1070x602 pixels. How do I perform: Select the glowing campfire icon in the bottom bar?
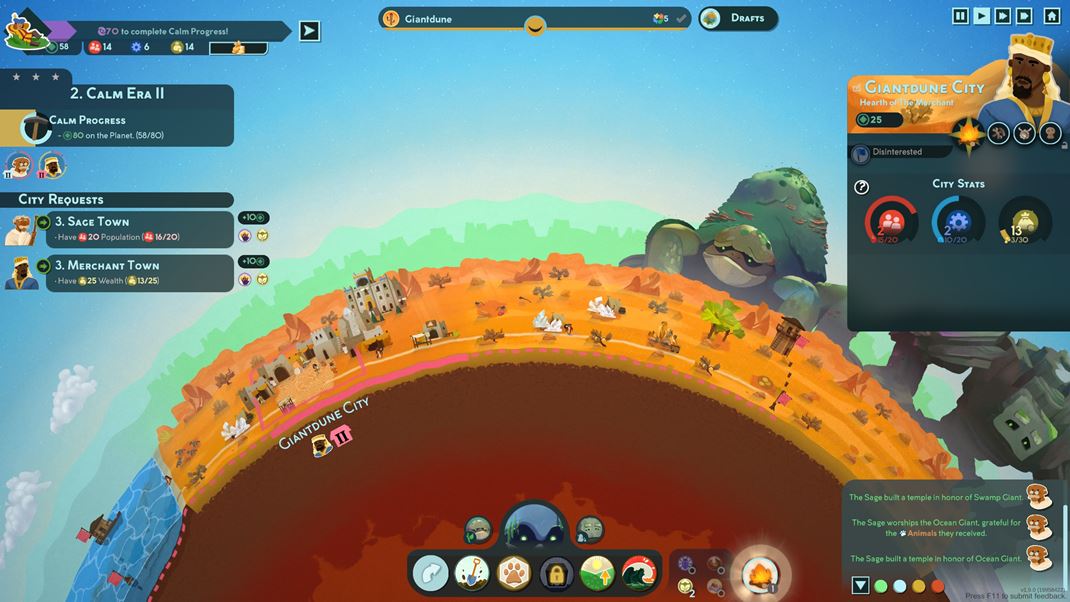point(759,574)
